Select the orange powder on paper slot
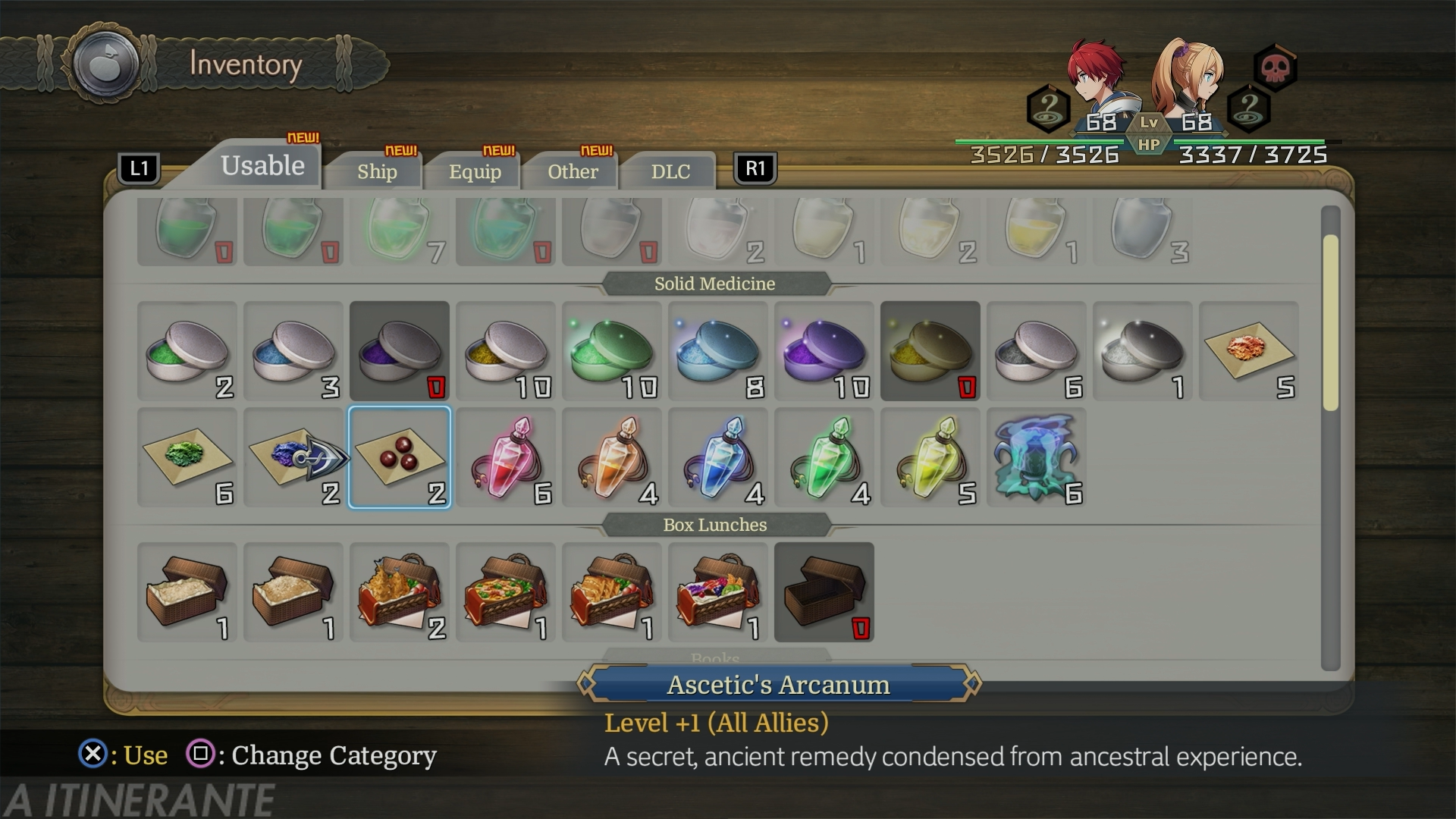 (1249, 351)
